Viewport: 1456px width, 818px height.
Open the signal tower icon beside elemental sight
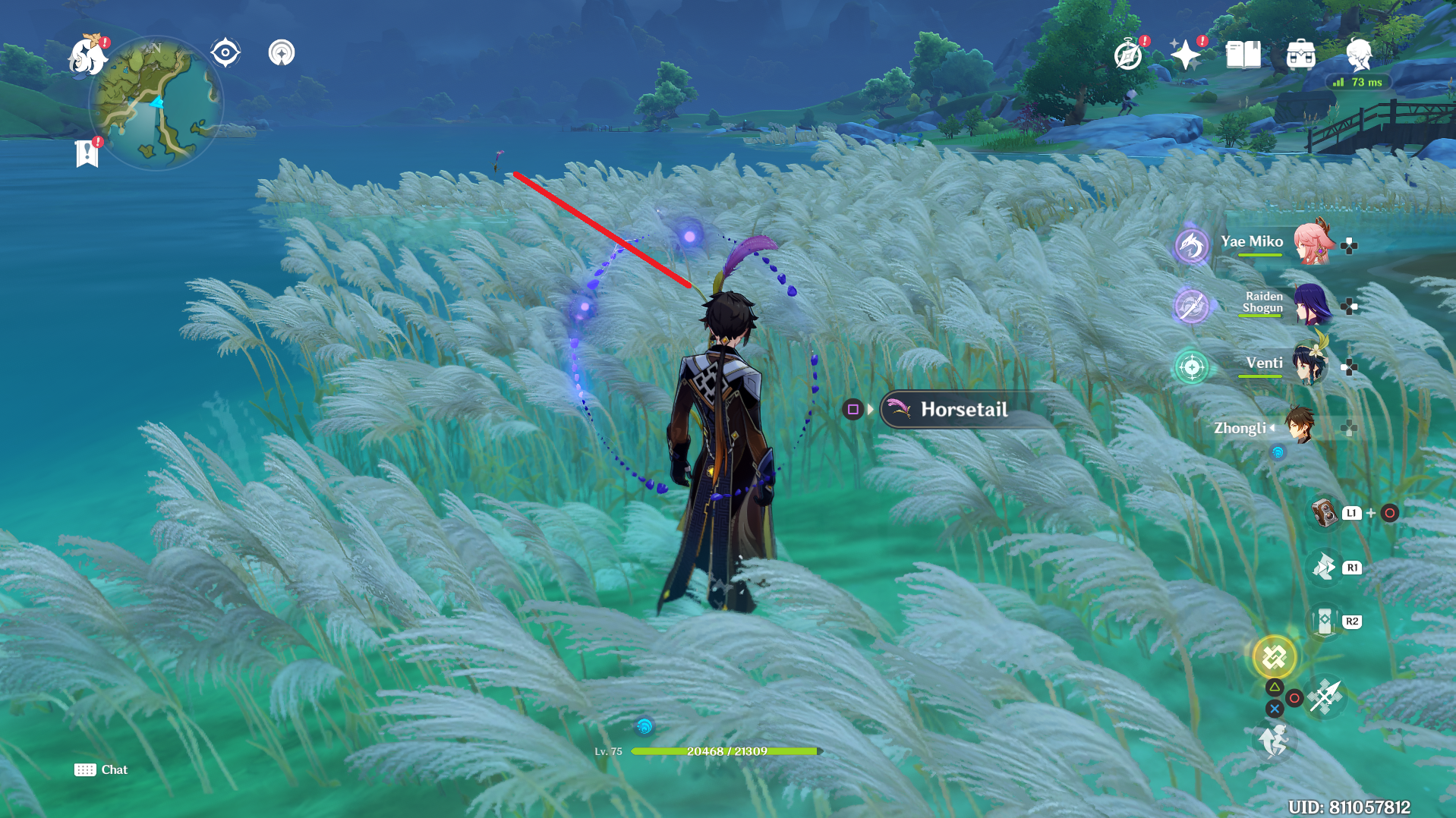(x=282, y=53)
